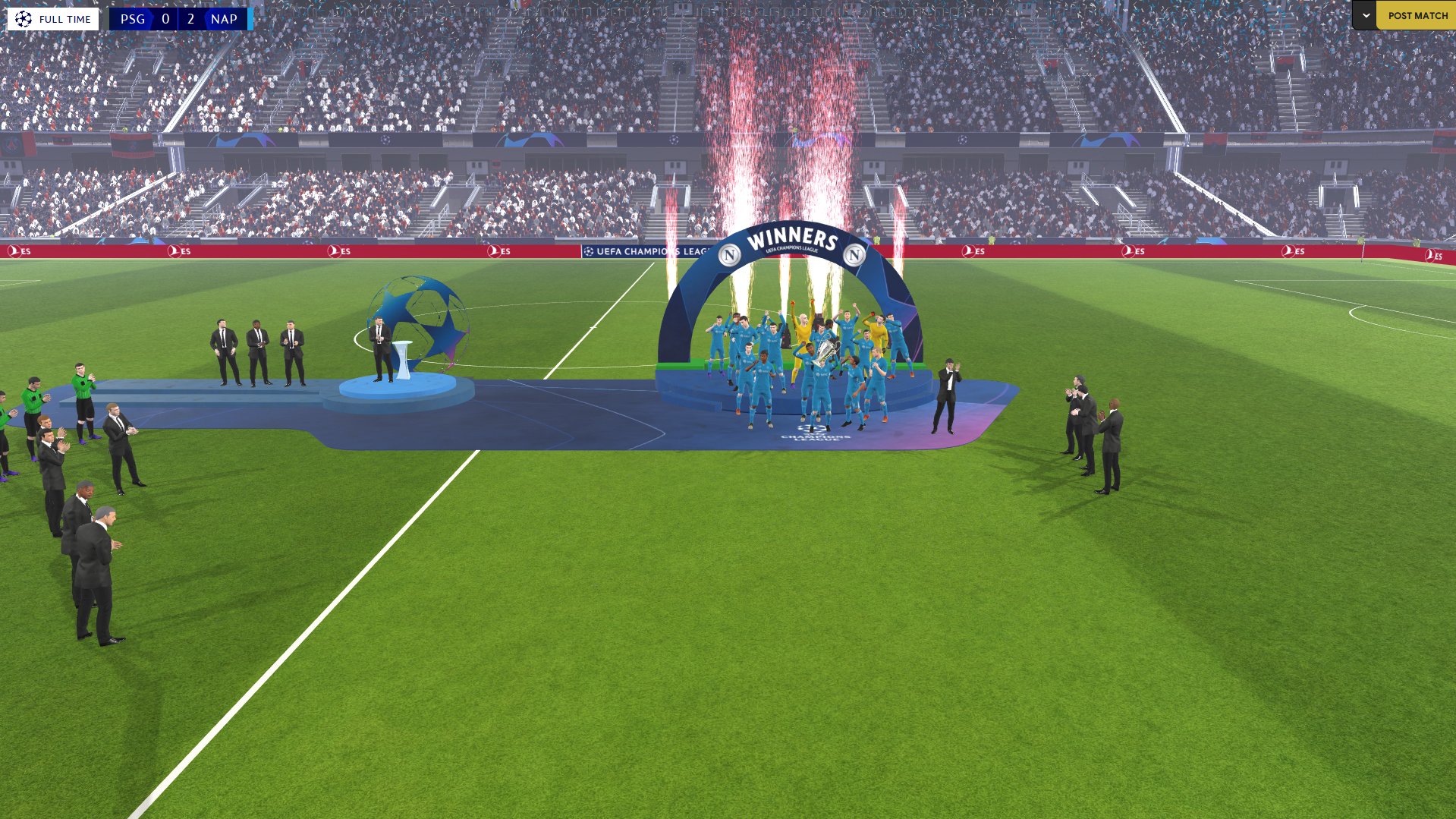1456x819 pixels.
Task: Open the dropdown arrow beside POST MATCH
Action: (x=1364, y=14)
